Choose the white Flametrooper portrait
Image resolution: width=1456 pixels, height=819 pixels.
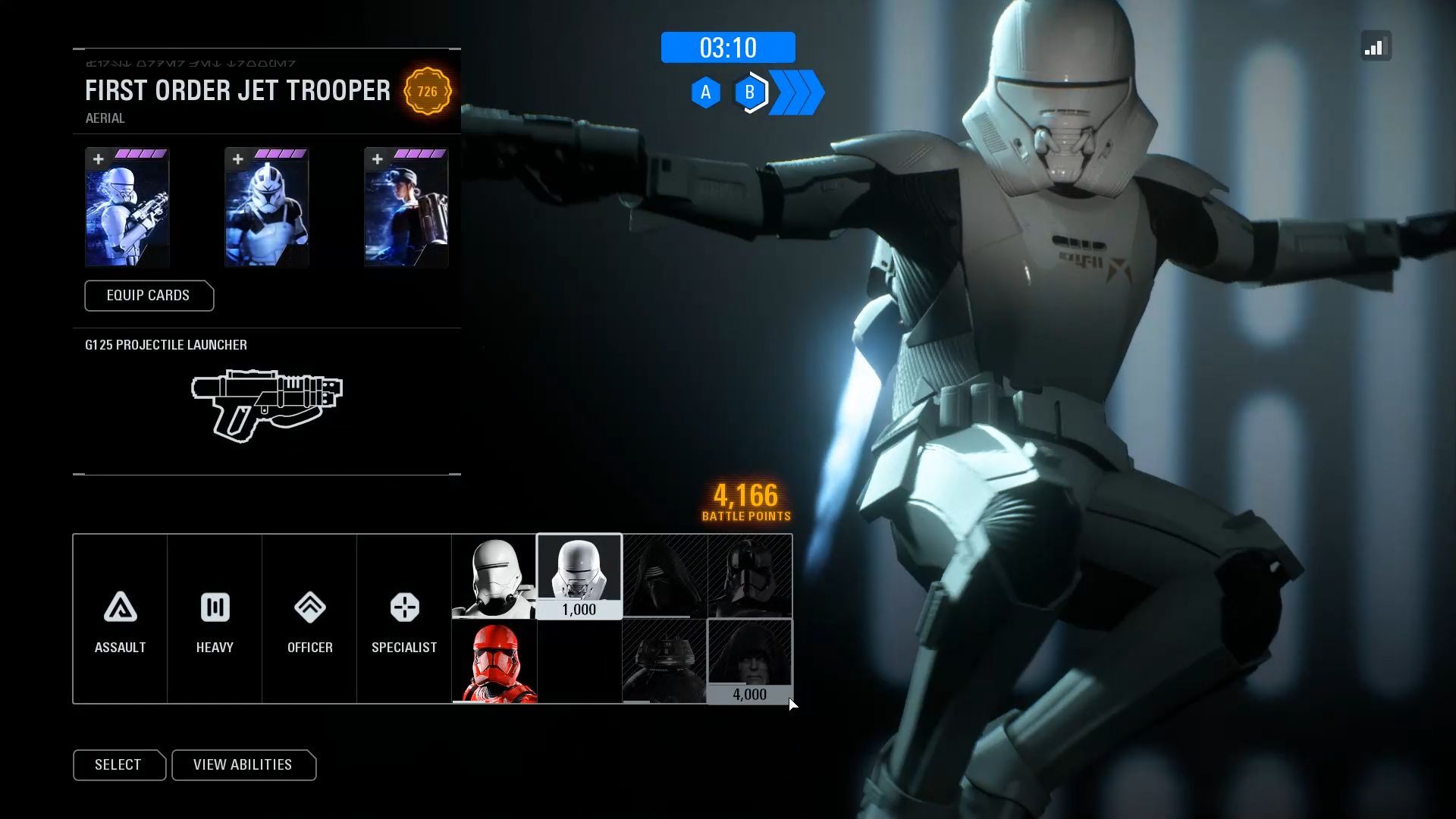click(x=494, y=577)
